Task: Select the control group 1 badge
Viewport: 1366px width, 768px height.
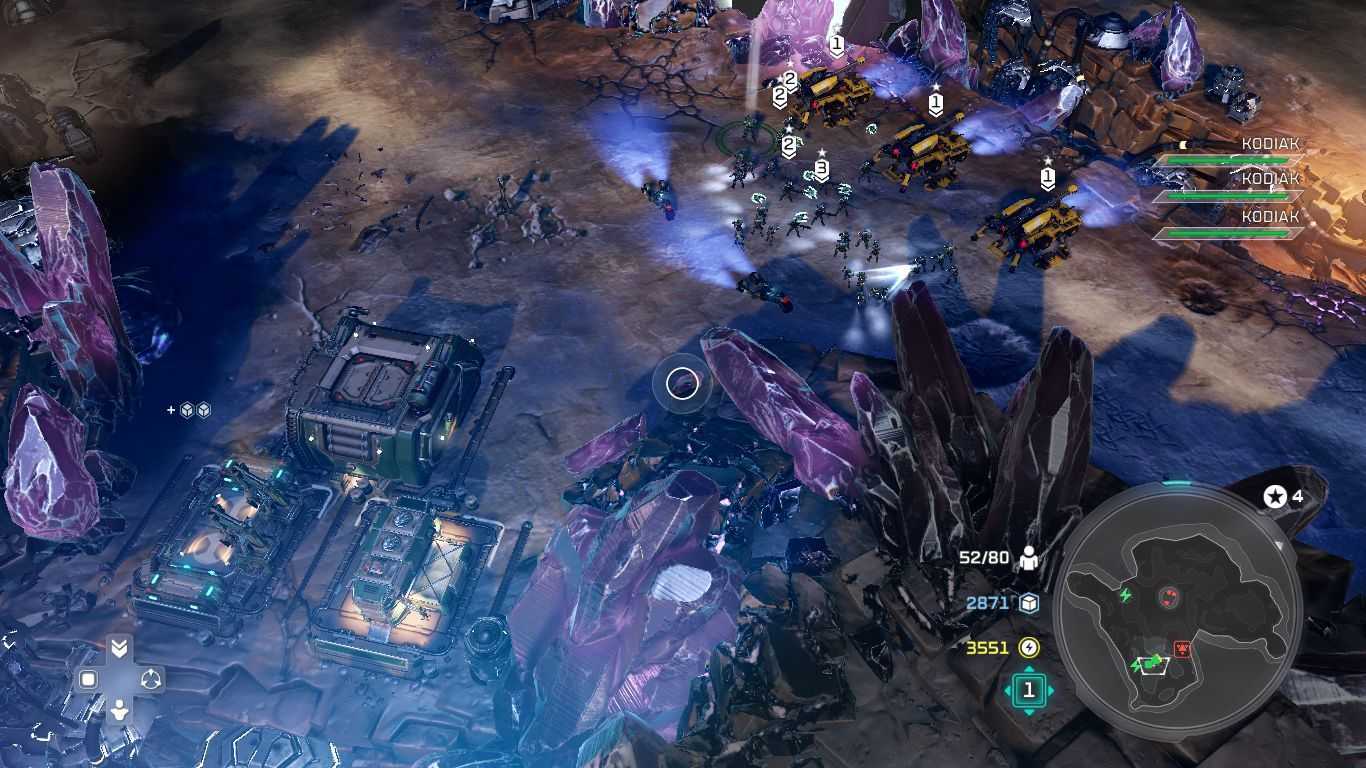Action: click(x=1028, y=690)
